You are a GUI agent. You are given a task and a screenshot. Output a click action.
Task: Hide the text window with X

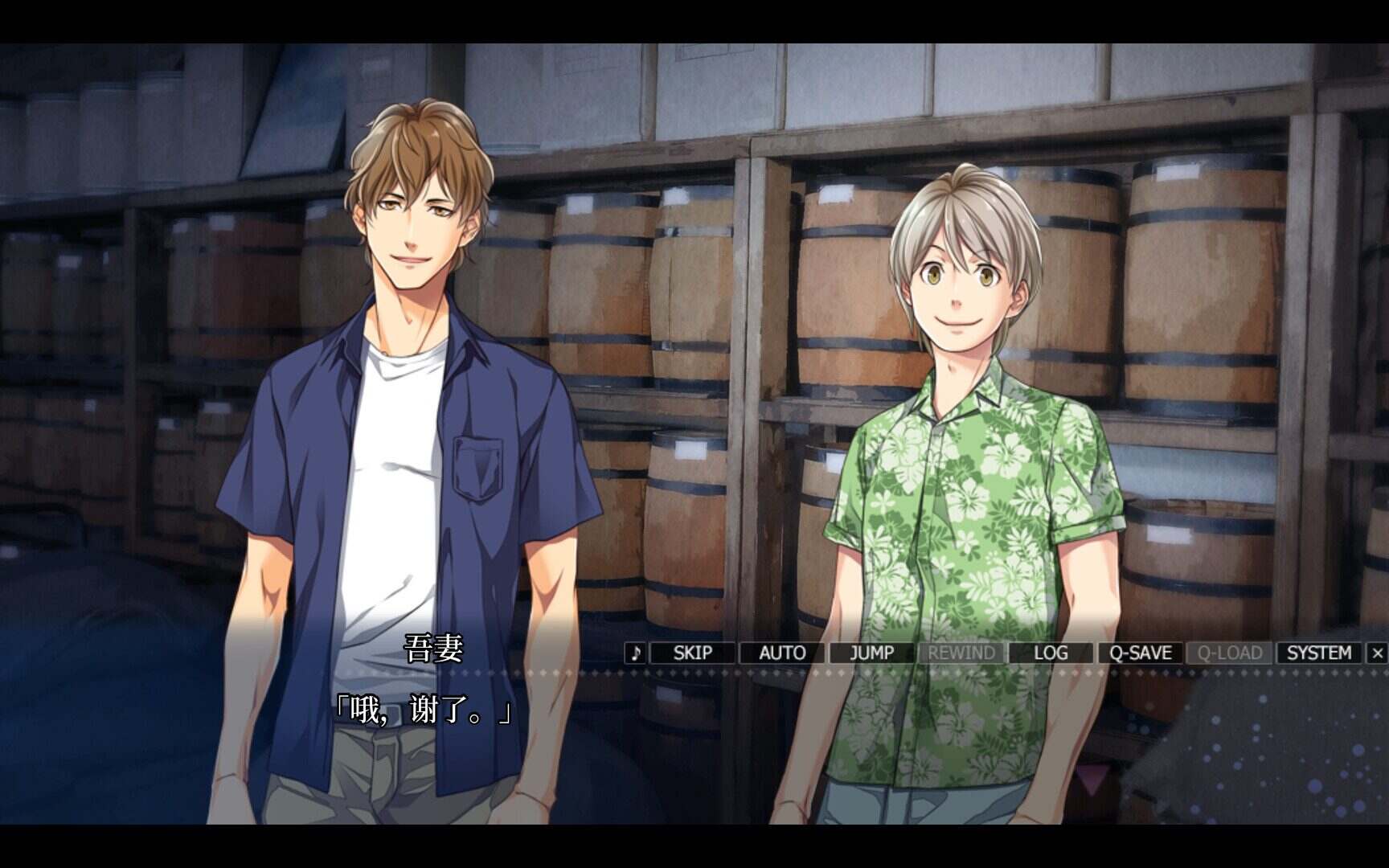1377,653
